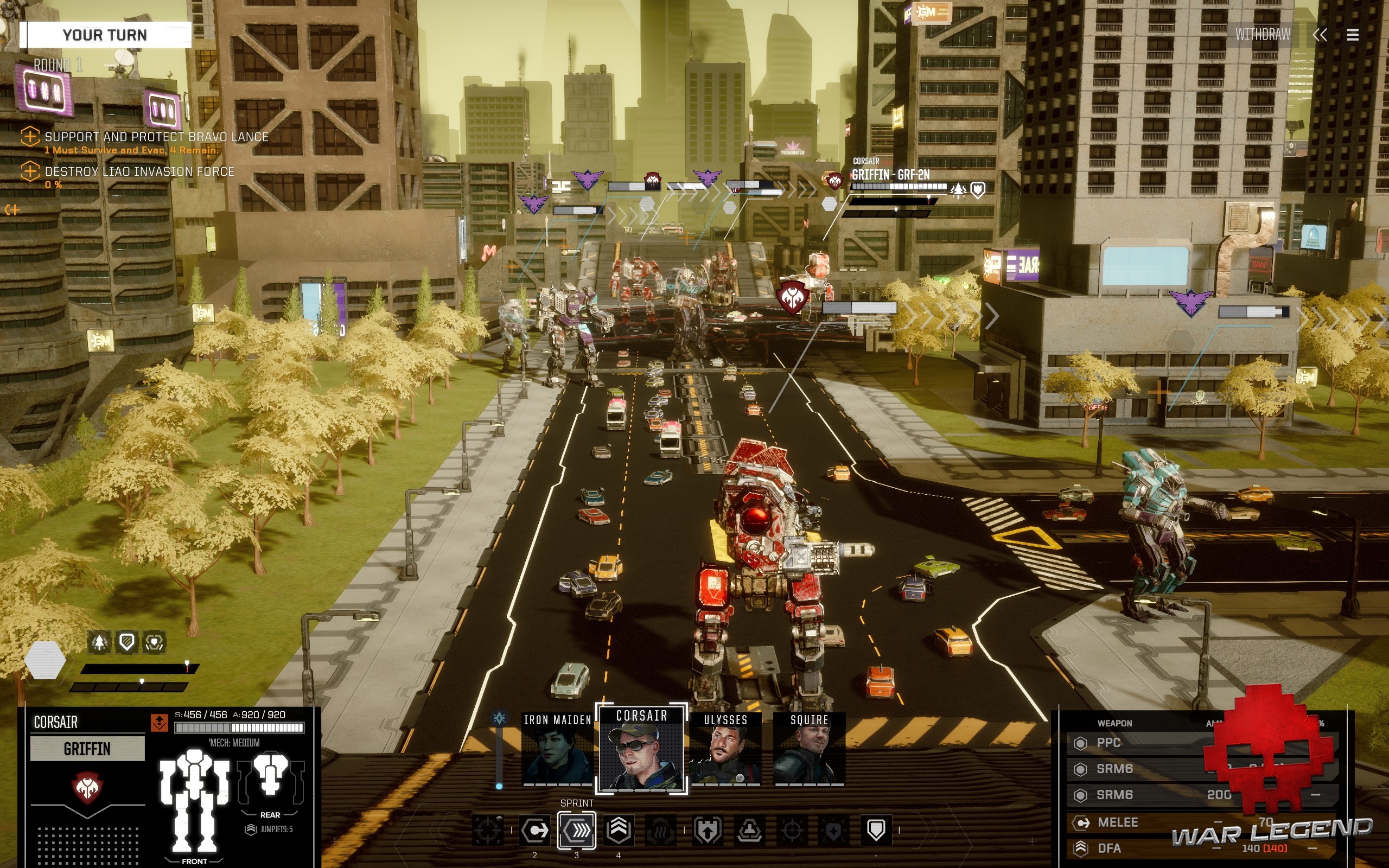Collapse panel with the double-chevron arrow
Screen dimensions: 1389x868
pyautogui.click(x=1320, y=36)
